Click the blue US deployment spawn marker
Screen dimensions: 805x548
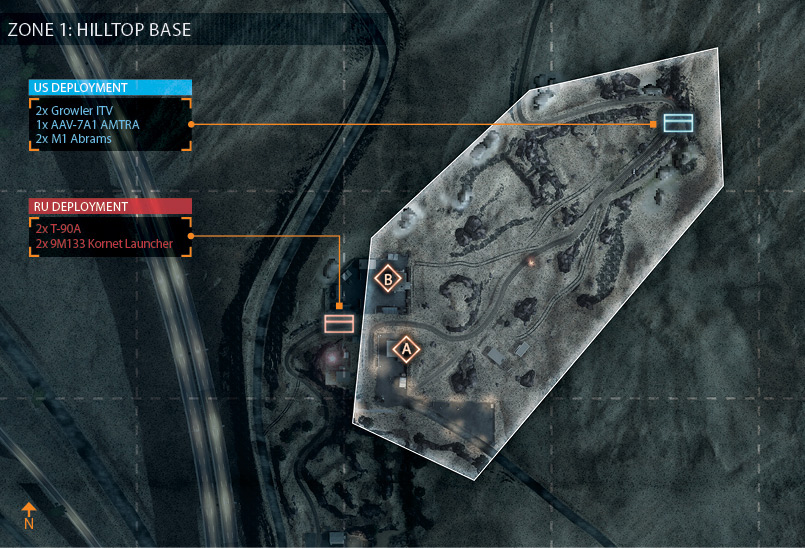tap(678, 123)
